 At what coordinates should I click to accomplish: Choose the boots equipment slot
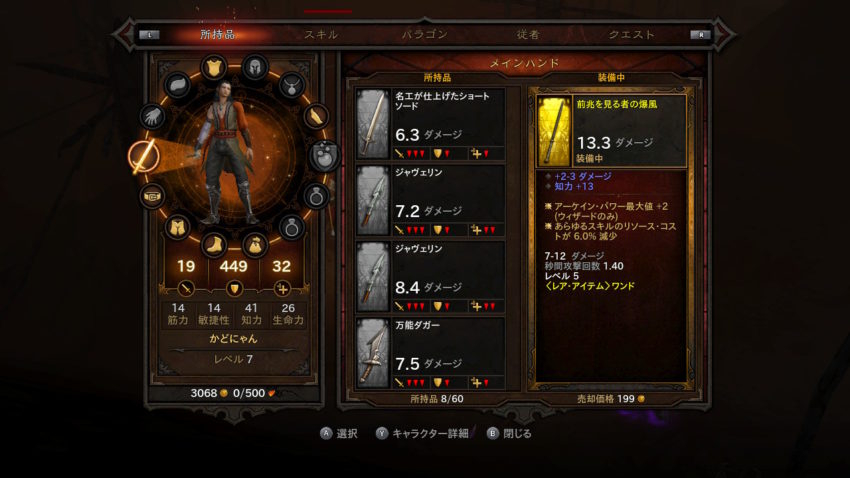(213, 243)
